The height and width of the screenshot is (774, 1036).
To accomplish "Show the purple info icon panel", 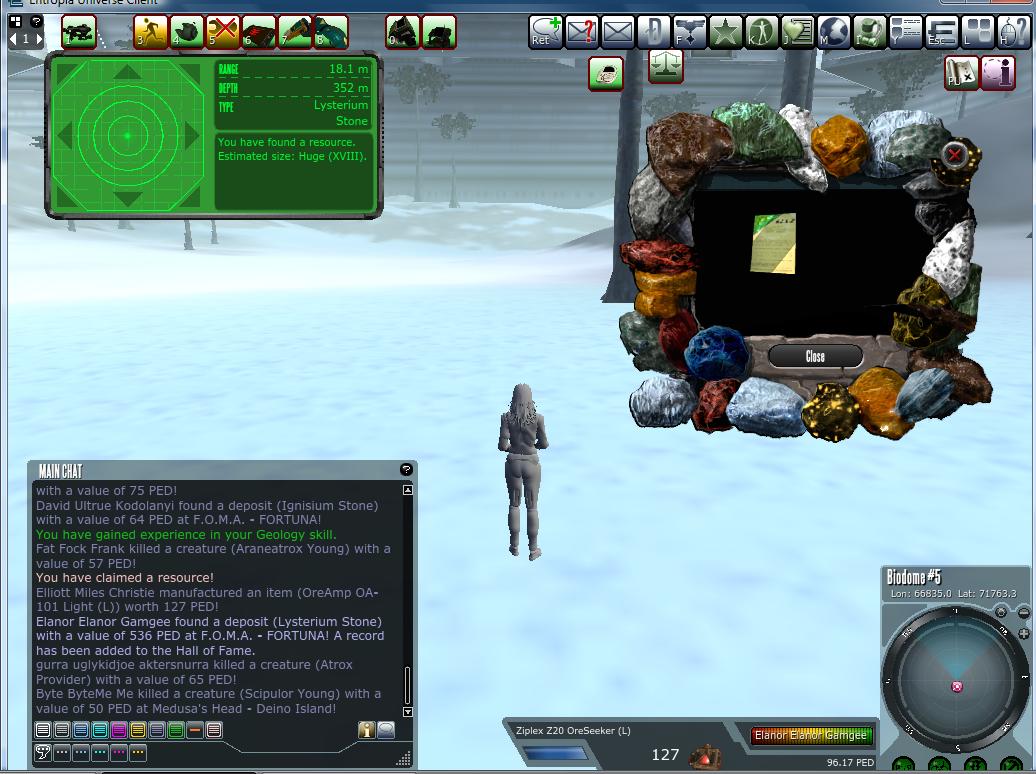I will [997, 72].
